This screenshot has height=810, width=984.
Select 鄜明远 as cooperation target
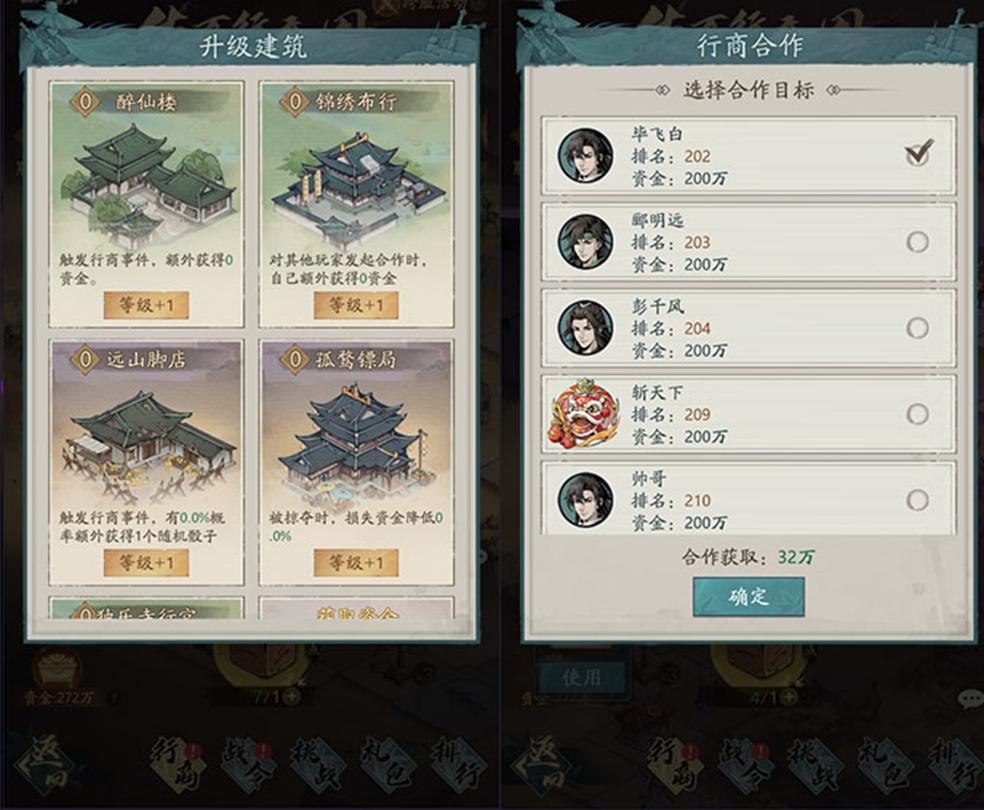(917, 242)
